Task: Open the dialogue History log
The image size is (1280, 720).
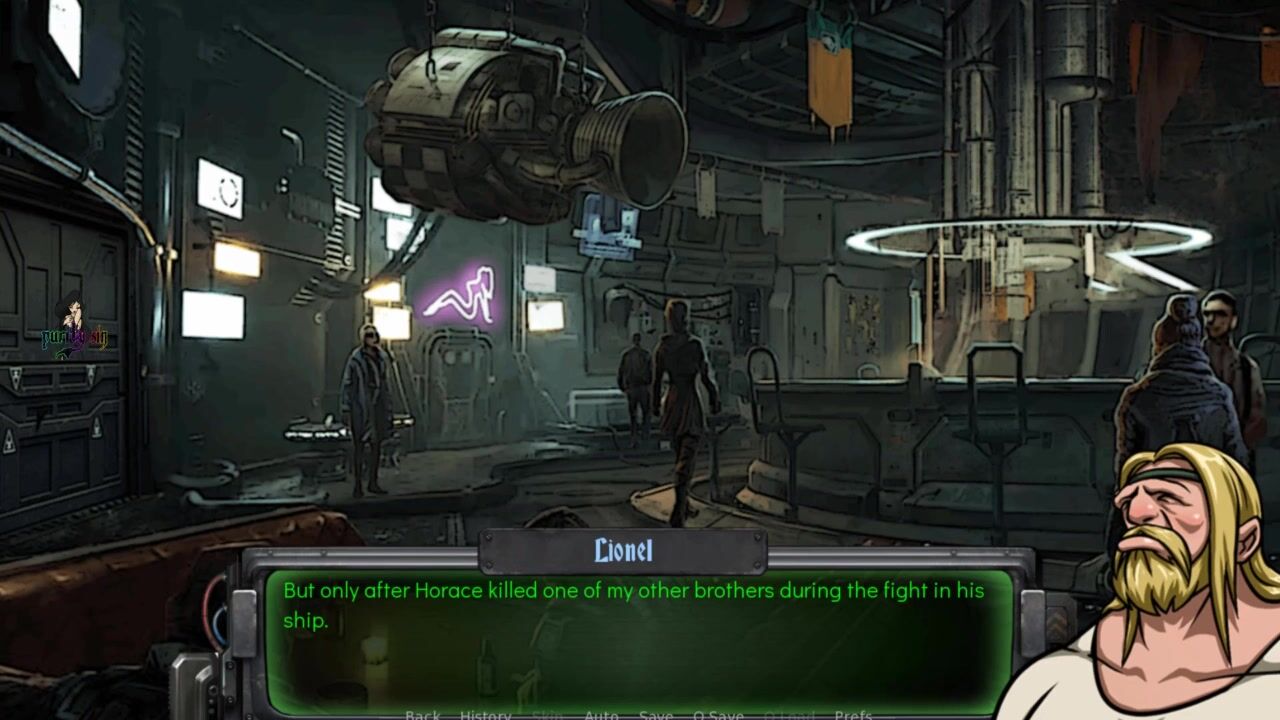Action: pyautogui.click(x=485, y=714)
